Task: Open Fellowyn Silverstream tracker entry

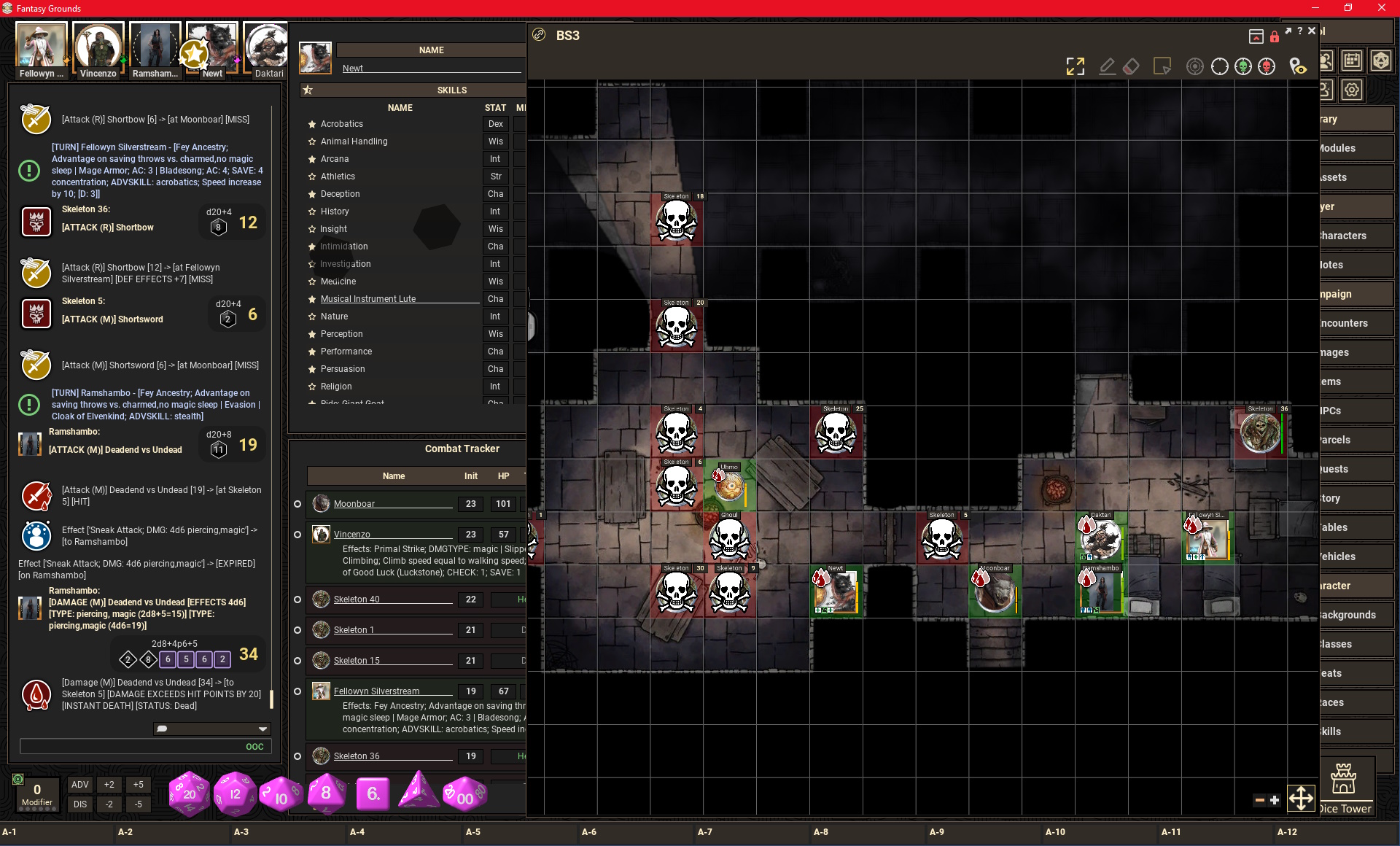Action: coord(376,691)
